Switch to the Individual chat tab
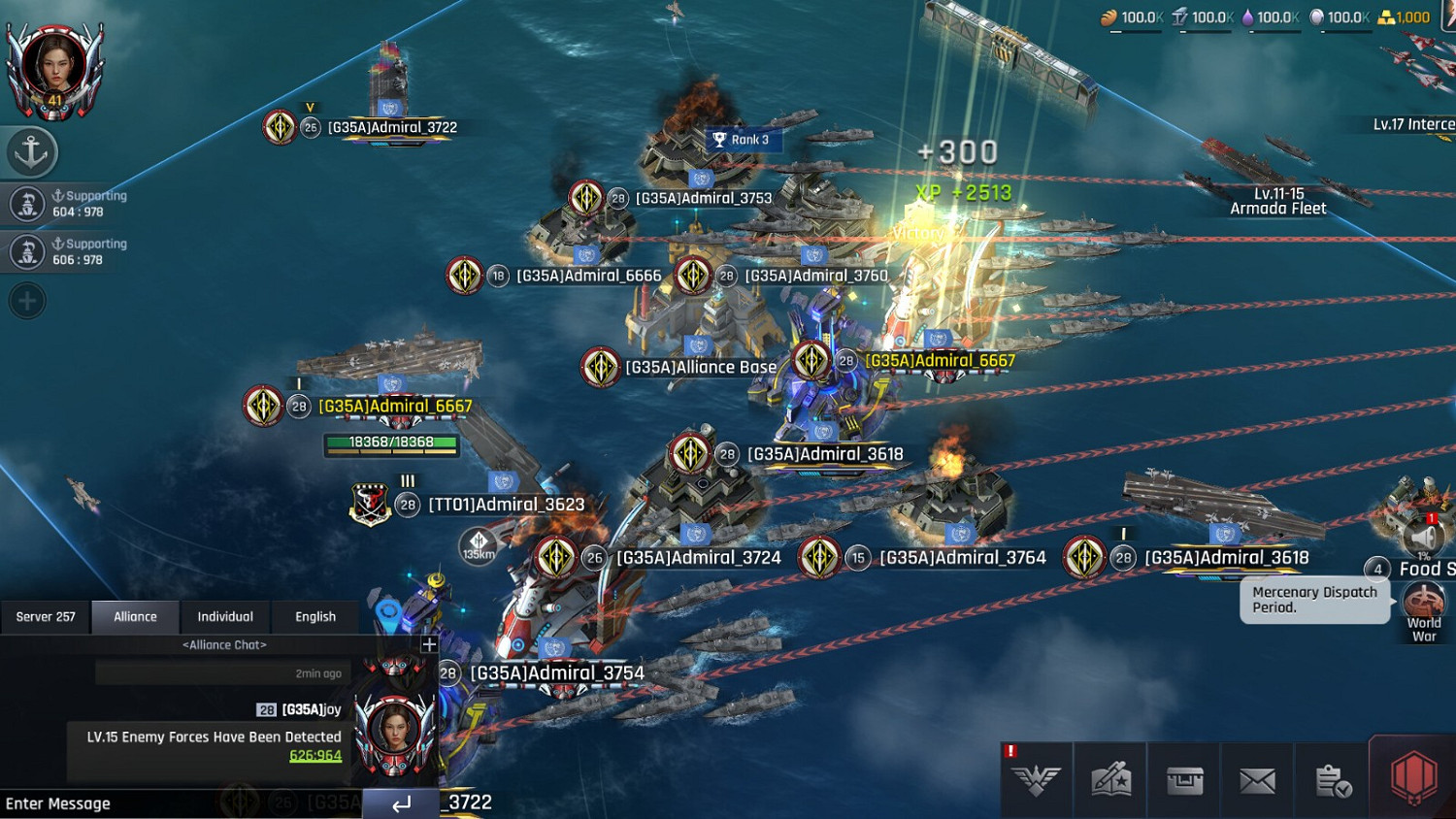Image resolution: width=1456 pixels, height=819 pixels. point(225,616)
